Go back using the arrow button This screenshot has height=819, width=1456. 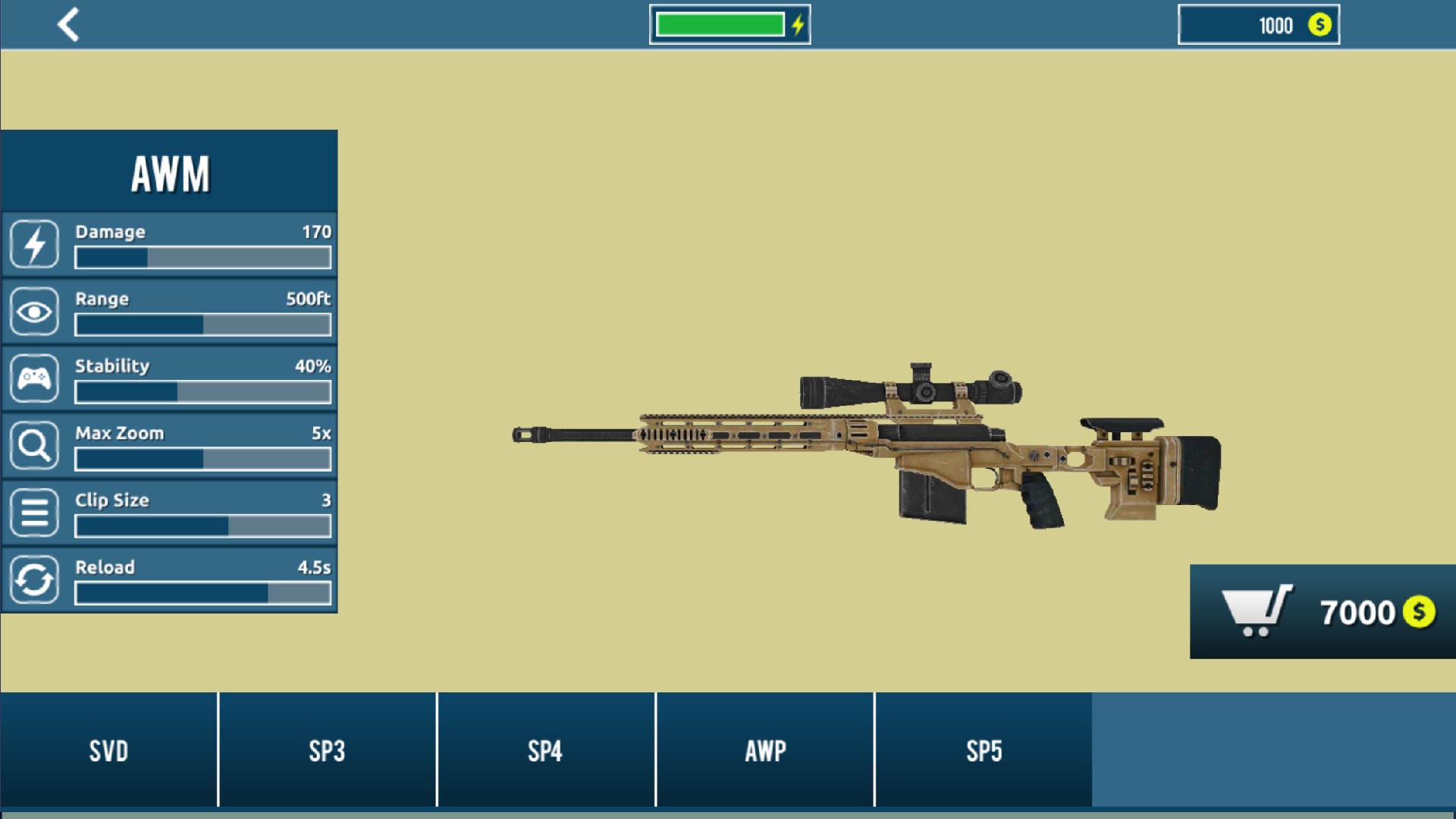[x=68, y=24]
